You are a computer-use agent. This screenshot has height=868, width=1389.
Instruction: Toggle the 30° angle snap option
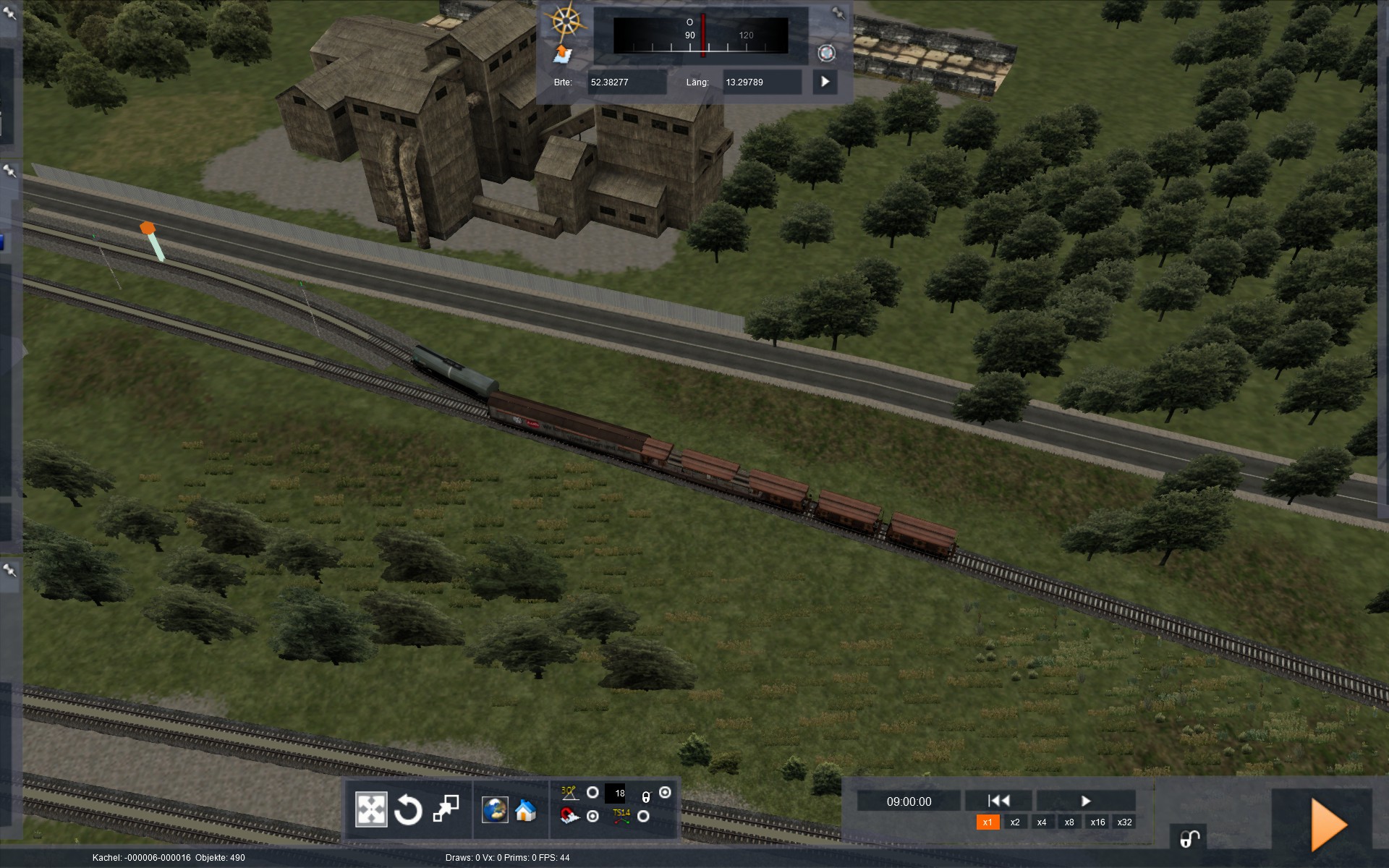(592, 793)
